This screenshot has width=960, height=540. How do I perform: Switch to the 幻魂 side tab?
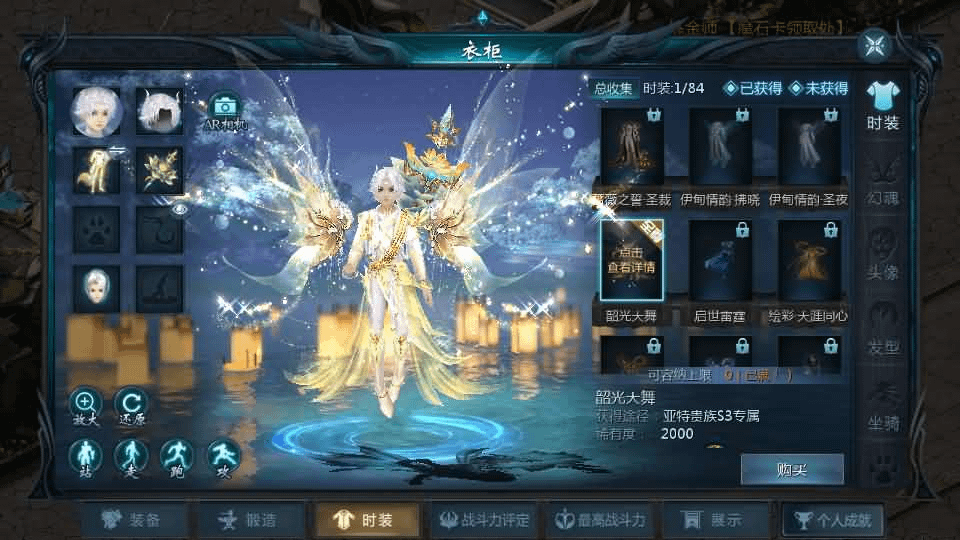click(x=883, y=180)
